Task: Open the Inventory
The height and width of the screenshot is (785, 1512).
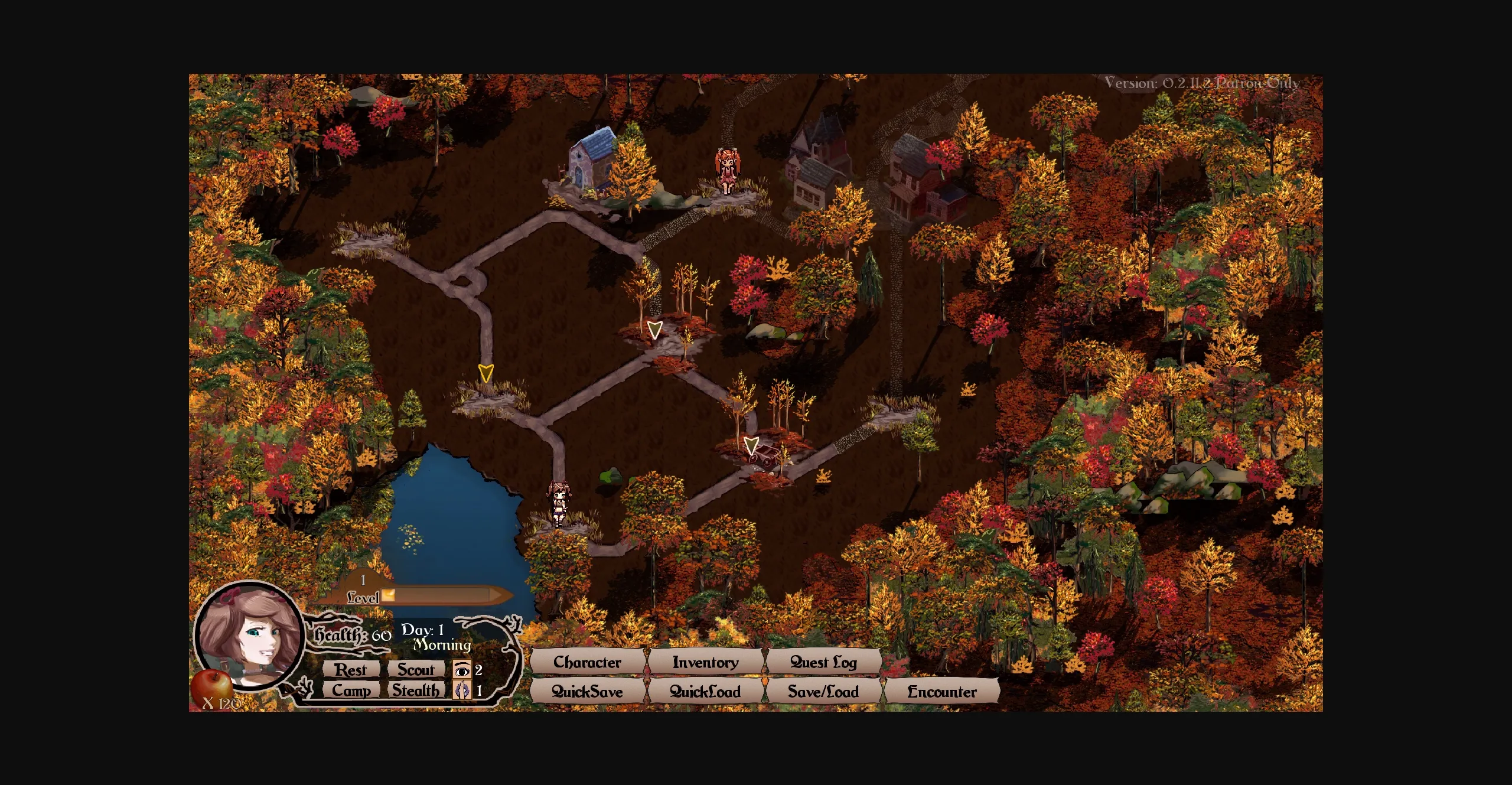Action: coord(705,662)
